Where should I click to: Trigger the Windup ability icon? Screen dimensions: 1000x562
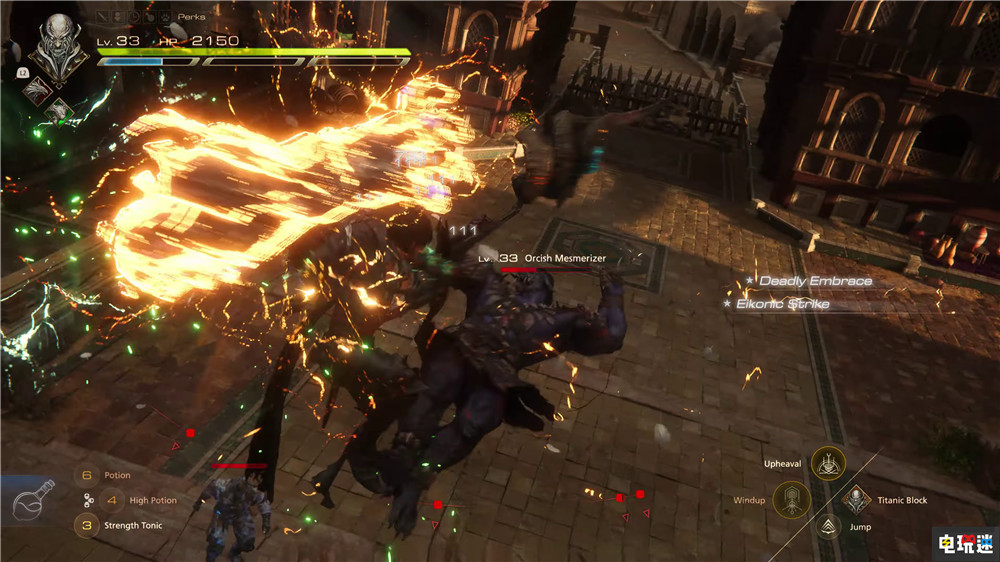pyautogui.click(x=791, y=500)
